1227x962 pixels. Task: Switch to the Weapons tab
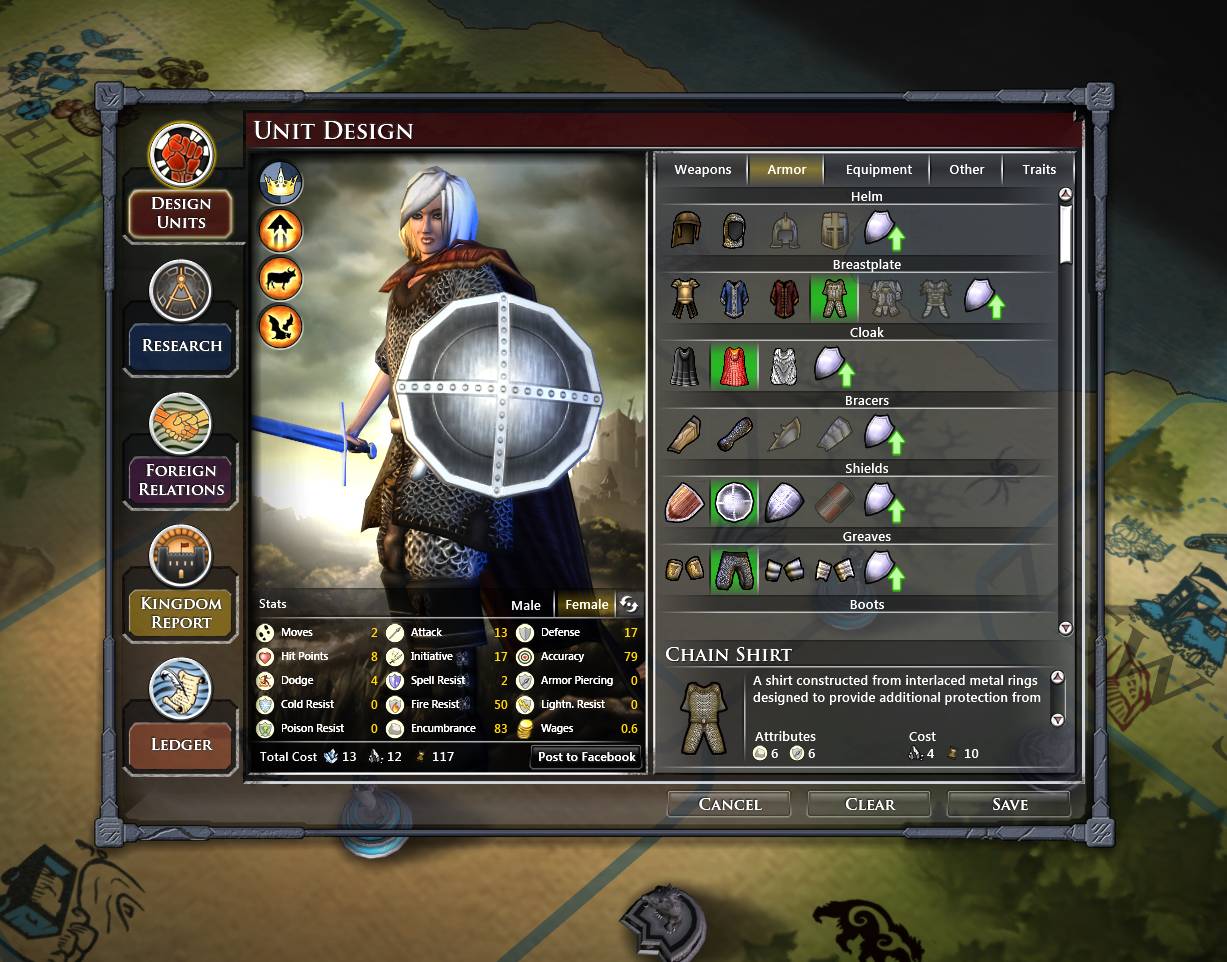pos(702,169)
